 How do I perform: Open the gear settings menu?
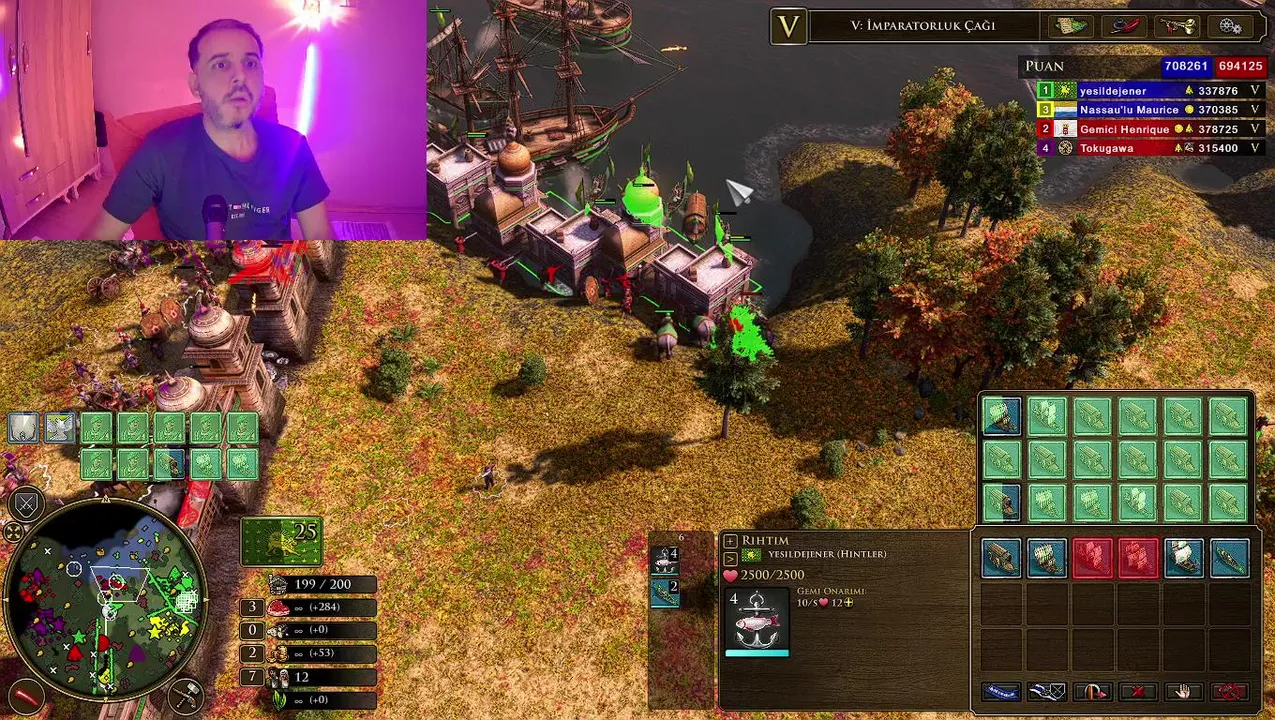(1230, 26)
